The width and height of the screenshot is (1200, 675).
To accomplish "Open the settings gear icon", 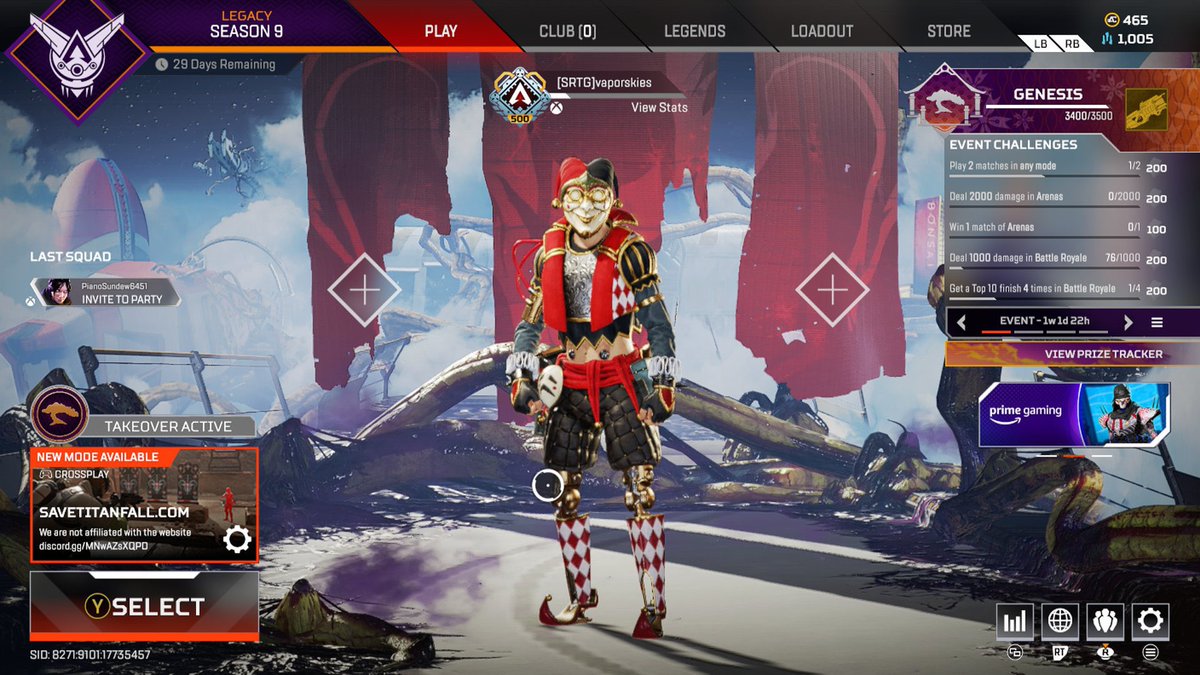I will tap(1150, 622).
